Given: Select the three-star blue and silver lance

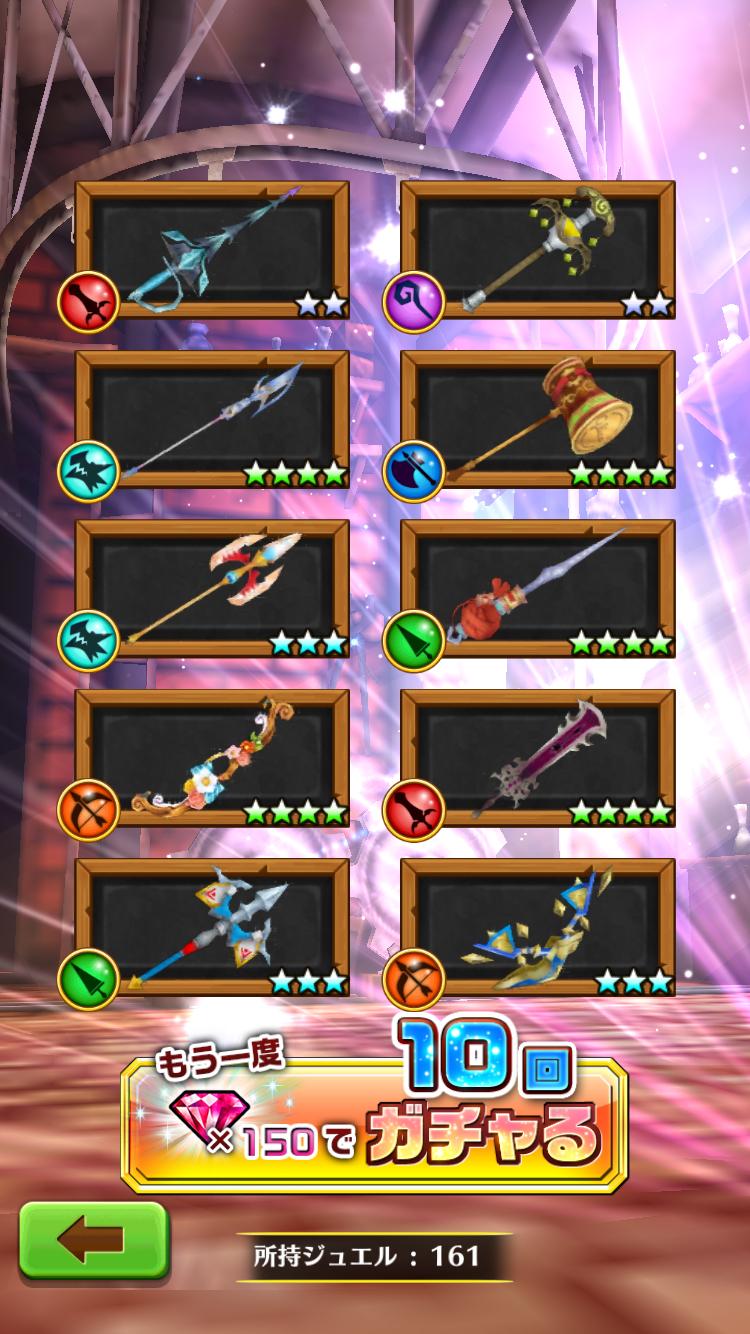Looking at the screenshot, I should click(x=213, y=927).
